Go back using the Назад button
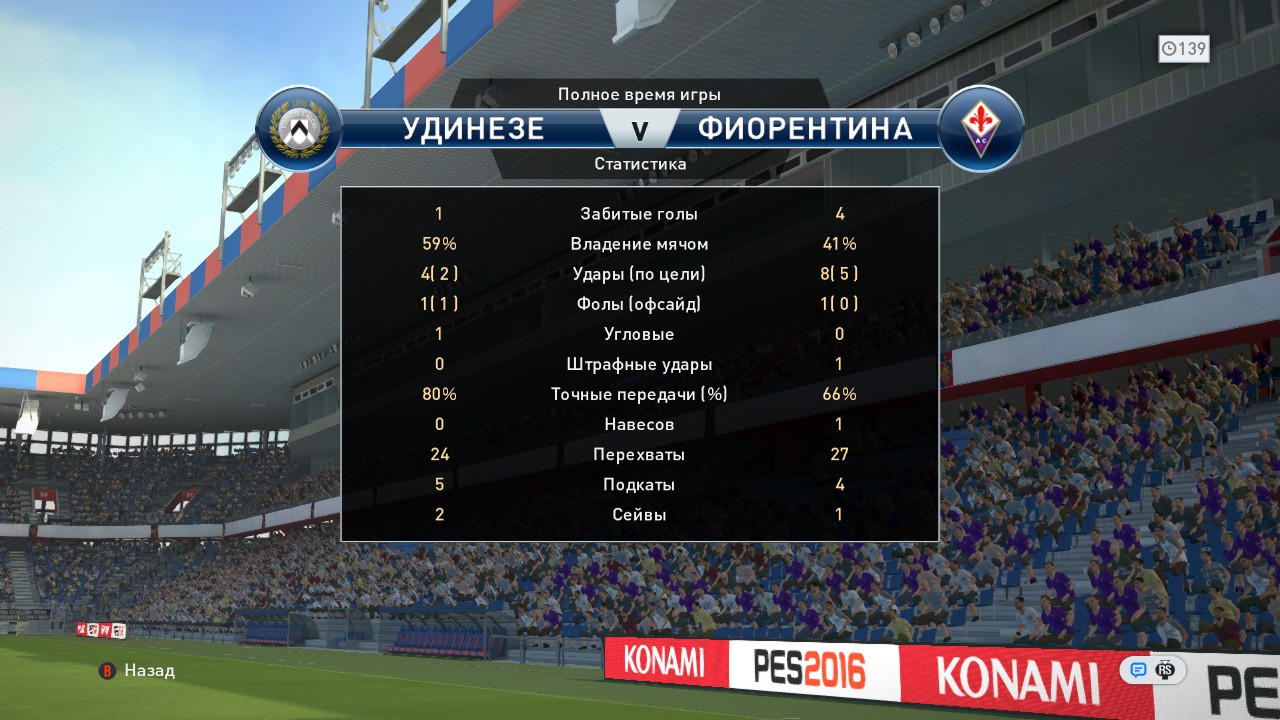This screenshot has width=1280, height=720. [138, 671]
